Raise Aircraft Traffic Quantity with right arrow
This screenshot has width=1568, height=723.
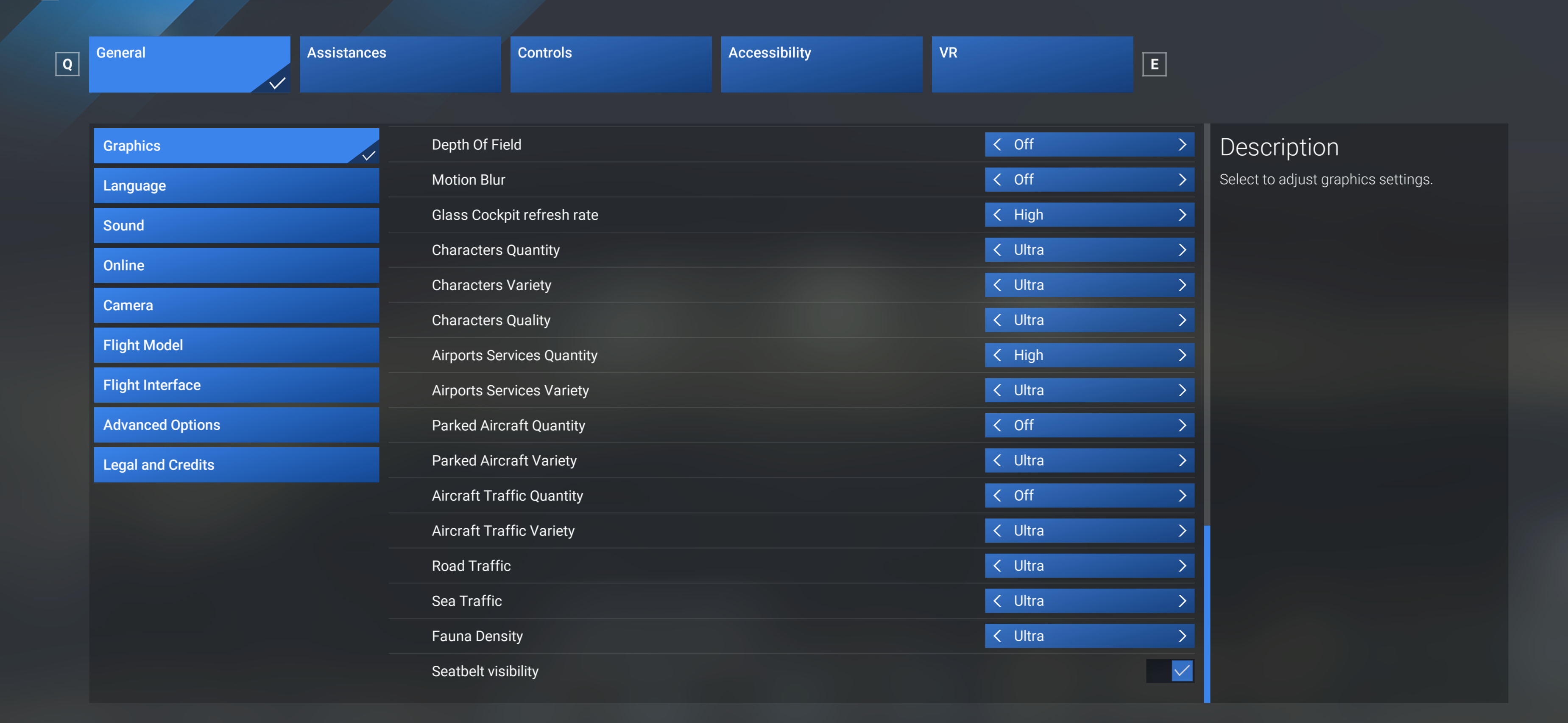pos(1181,496)
